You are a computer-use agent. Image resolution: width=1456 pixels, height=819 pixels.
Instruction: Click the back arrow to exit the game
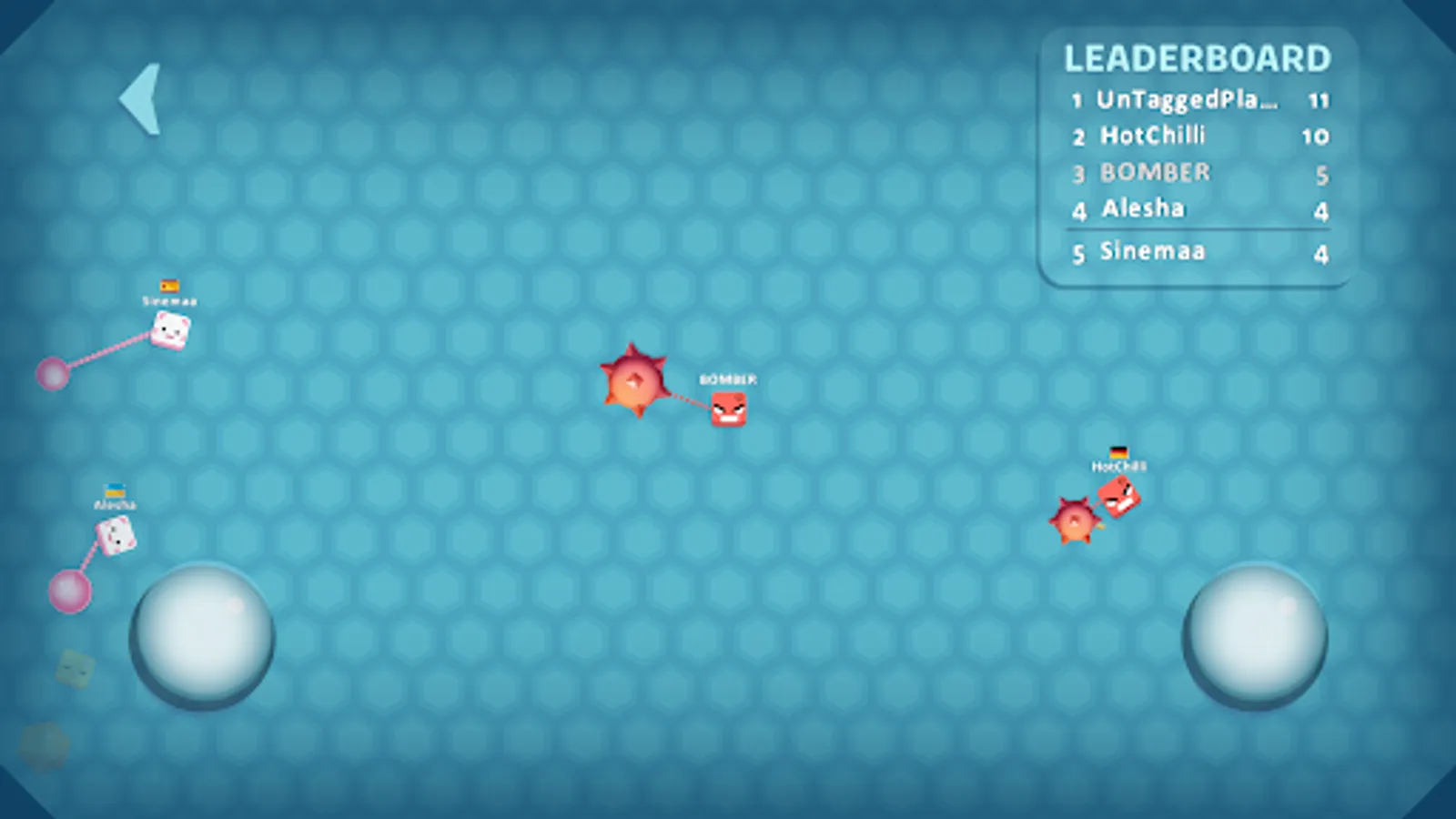point(141,98)
